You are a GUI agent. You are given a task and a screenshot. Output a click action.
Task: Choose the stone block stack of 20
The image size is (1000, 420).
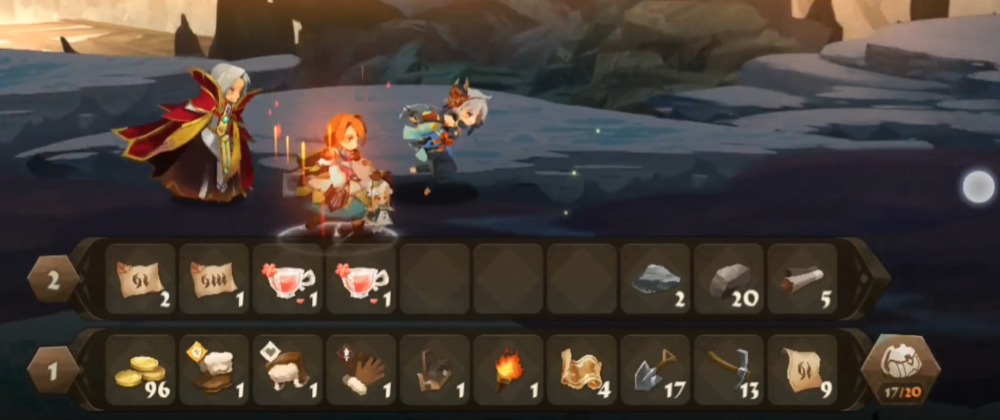(728, 279)
